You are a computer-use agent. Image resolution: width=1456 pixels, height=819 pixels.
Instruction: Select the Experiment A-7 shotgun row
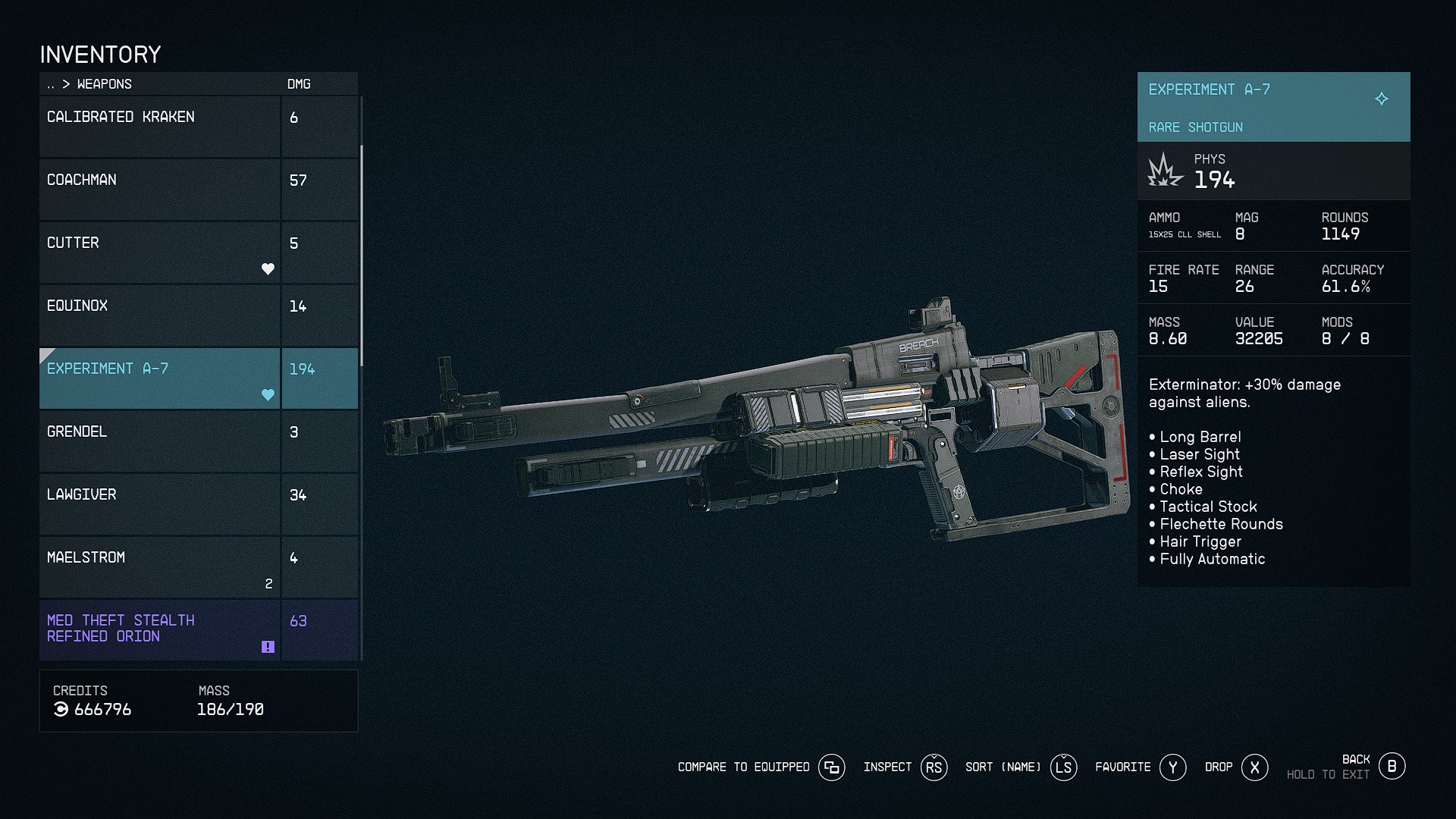click(159, 378)
